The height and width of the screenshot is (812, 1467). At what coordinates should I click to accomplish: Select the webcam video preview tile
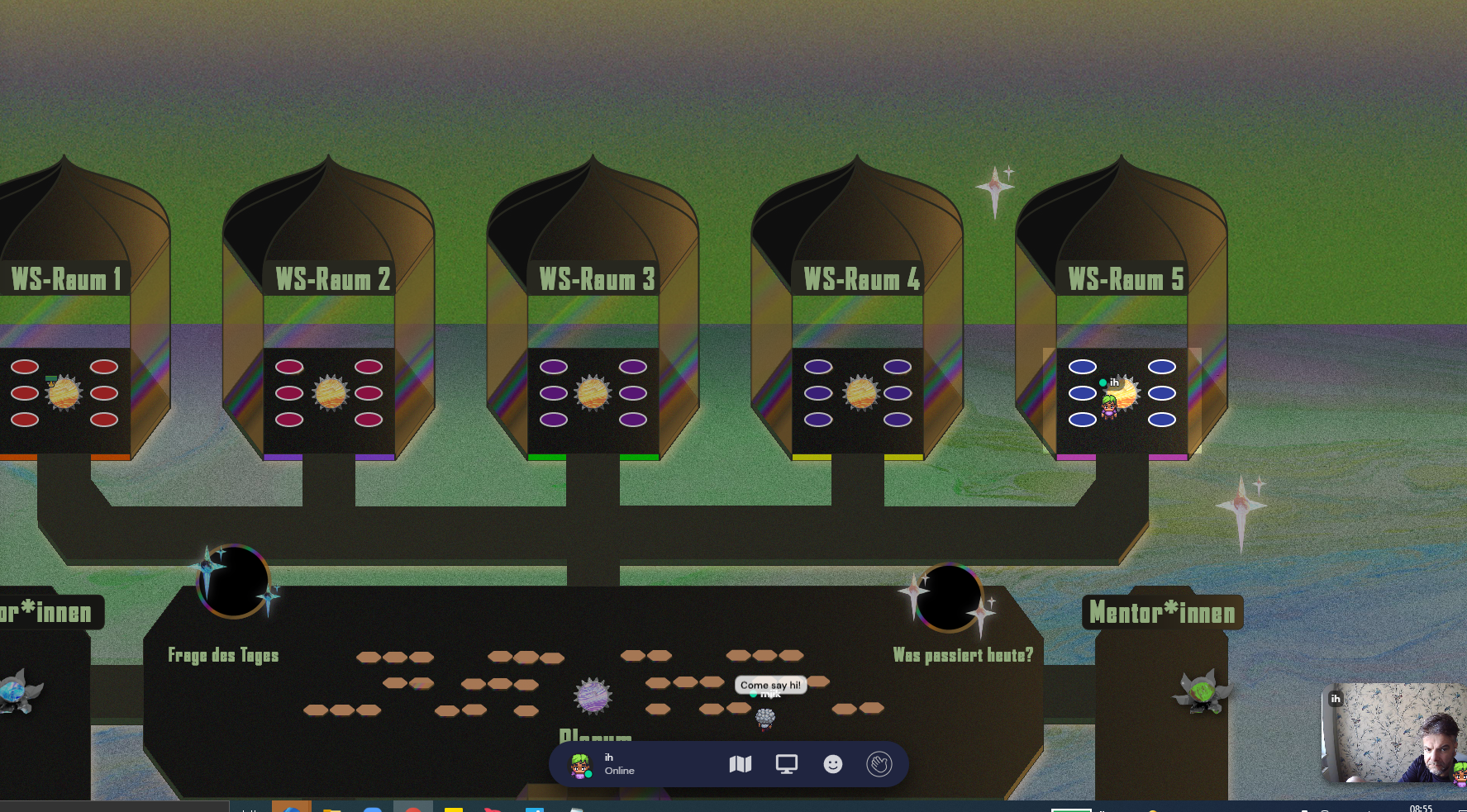(1393, 733)
